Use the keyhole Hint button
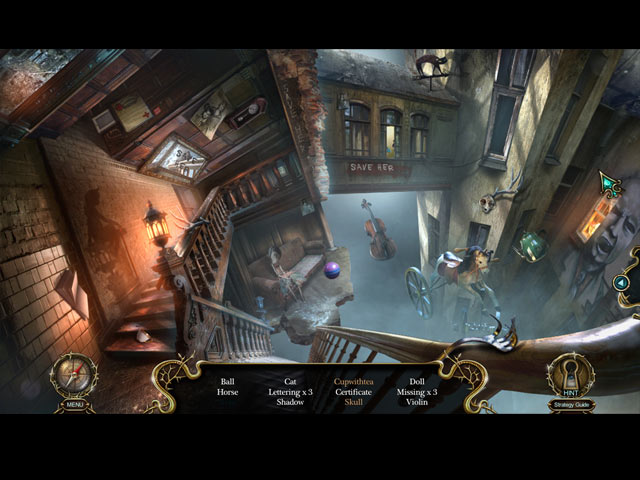Viewport: 640px width, 480px height. pyautogui.click(x=570, y=377)
